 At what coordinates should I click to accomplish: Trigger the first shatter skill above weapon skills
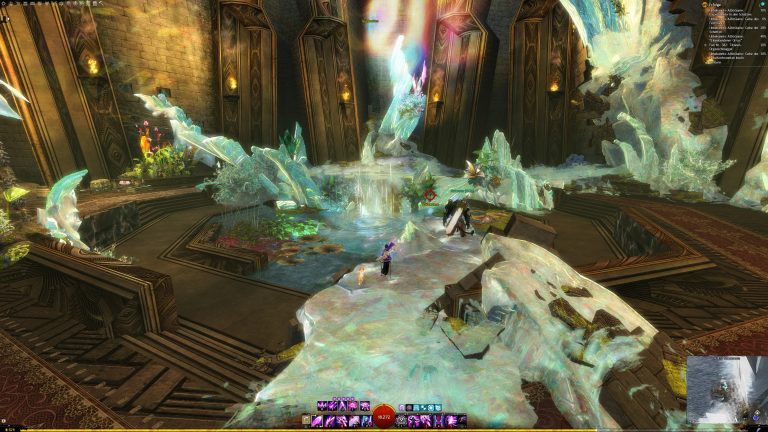pos(322,407)
